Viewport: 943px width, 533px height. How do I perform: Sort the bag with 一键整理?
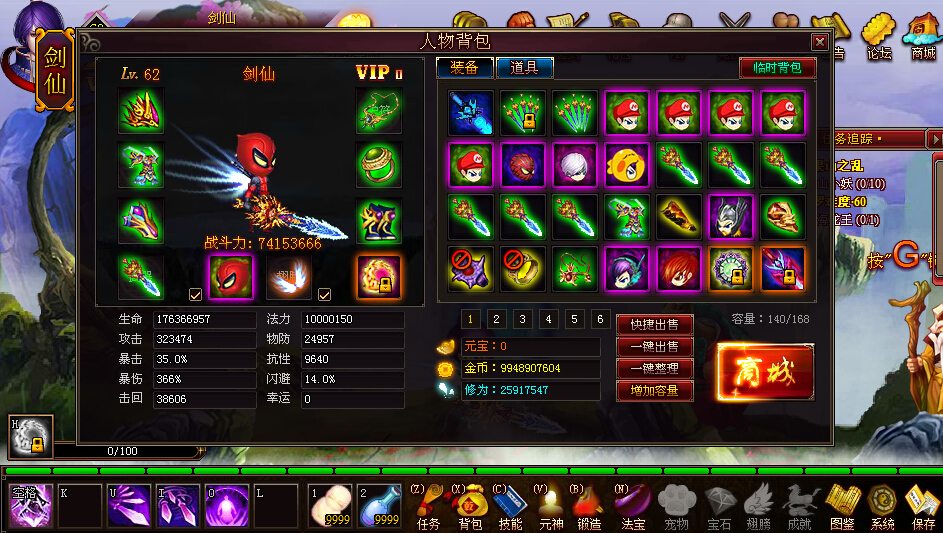pyautogui.click(x=654, y=369)
